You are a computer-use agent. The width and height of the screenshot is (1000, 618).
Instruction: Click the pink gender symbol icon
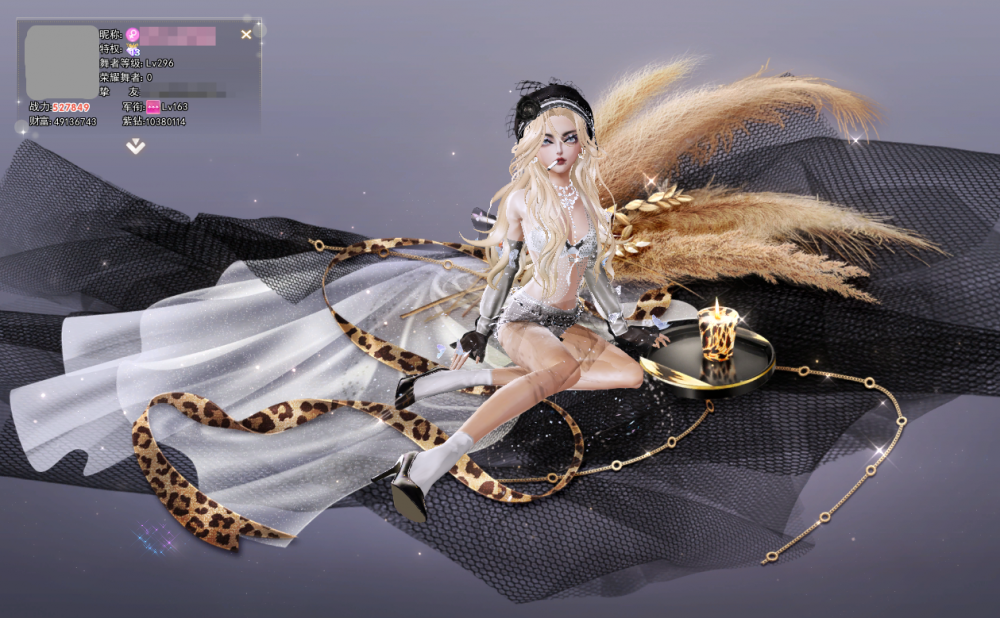point(132,35)
